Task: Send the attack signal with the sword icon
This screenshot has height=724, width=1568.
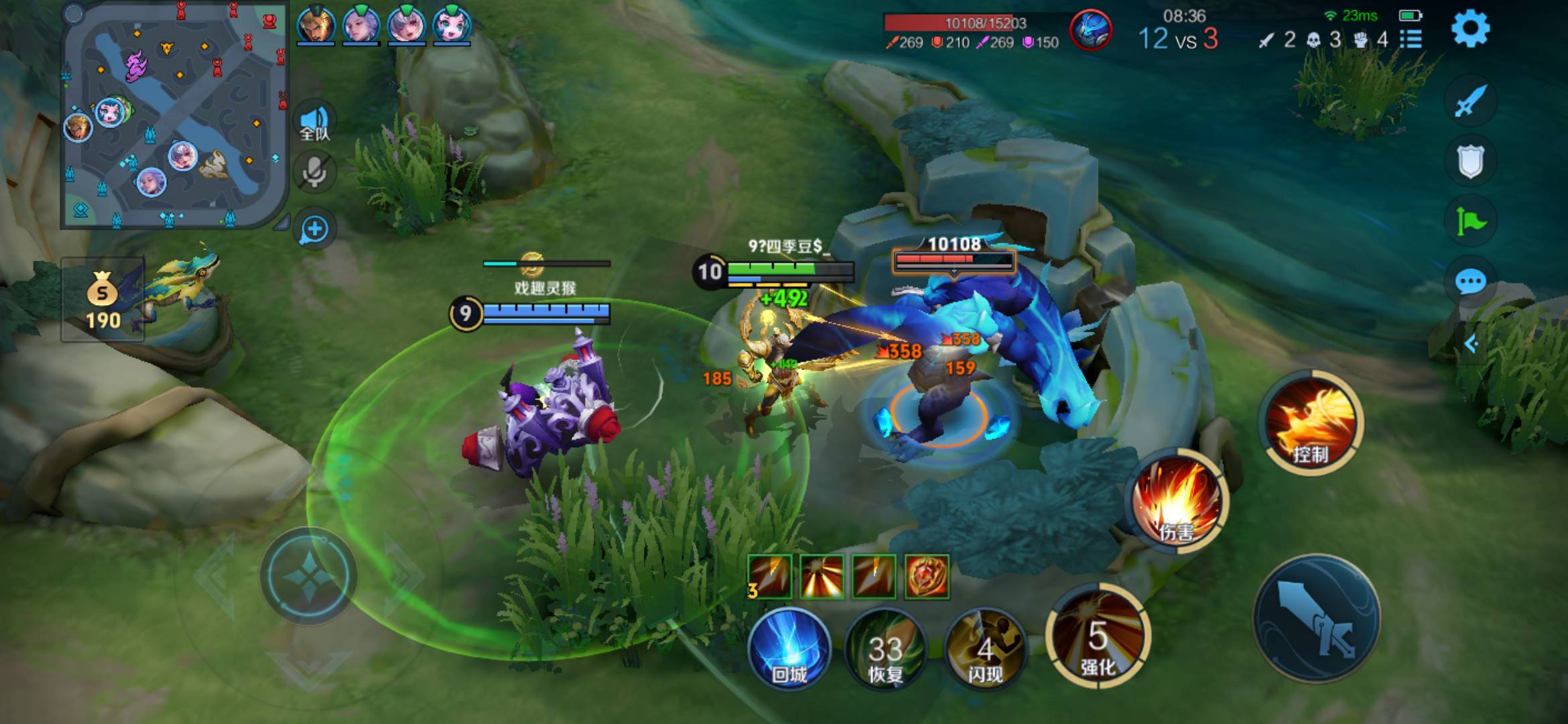Action: pos(1470,102)
